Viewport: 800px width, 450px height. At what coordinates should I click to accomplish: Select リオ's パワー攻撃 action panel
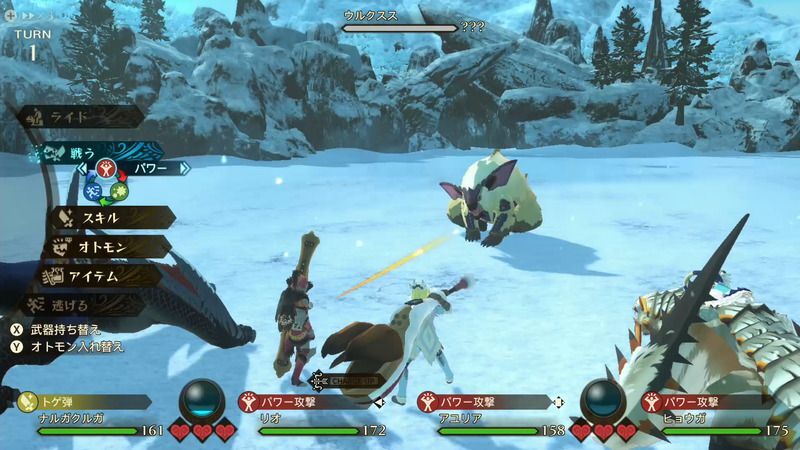tap(300, 402)
